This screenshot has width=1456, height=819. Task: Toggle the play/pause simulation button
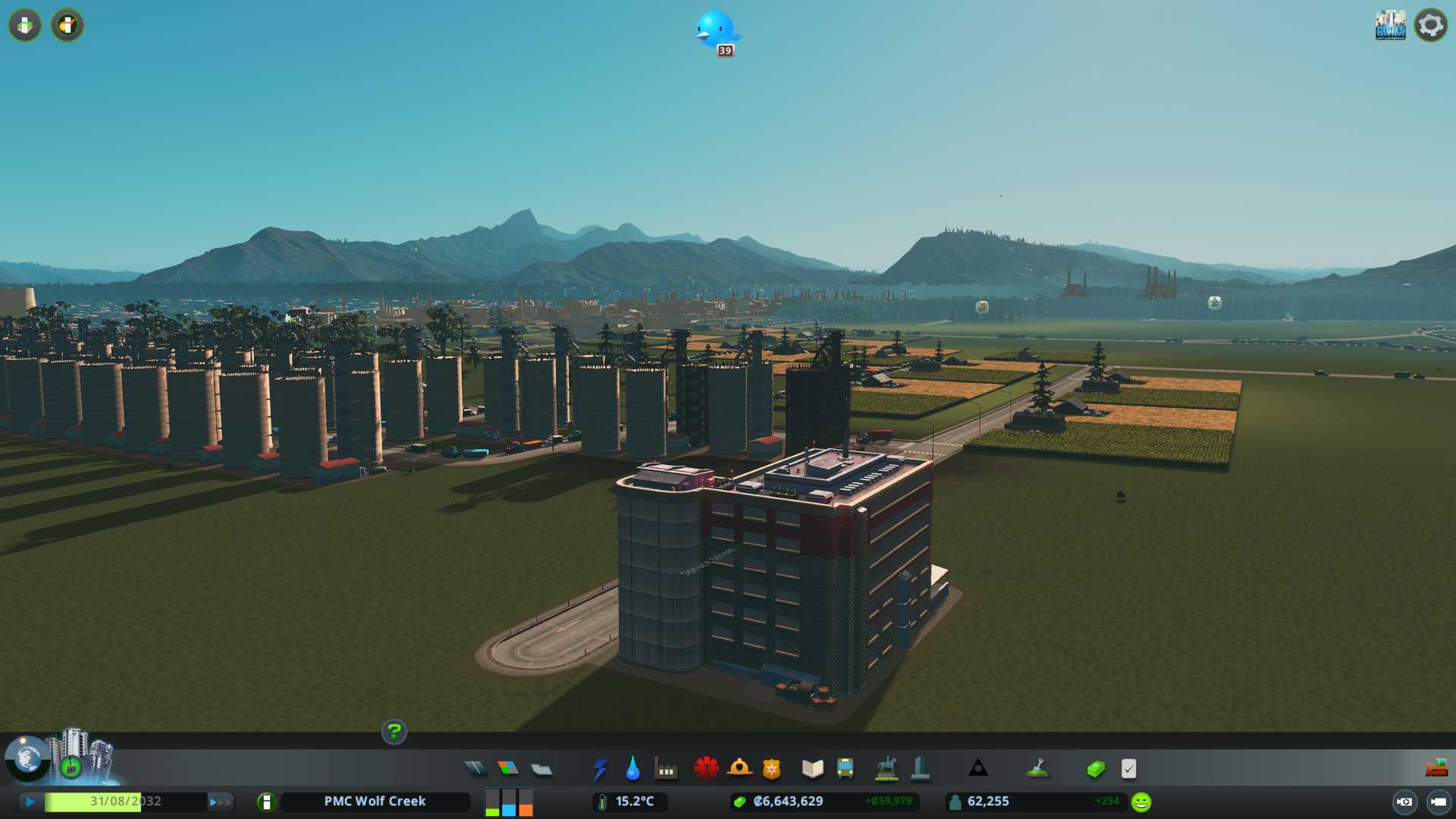click(x=30, y=802)
